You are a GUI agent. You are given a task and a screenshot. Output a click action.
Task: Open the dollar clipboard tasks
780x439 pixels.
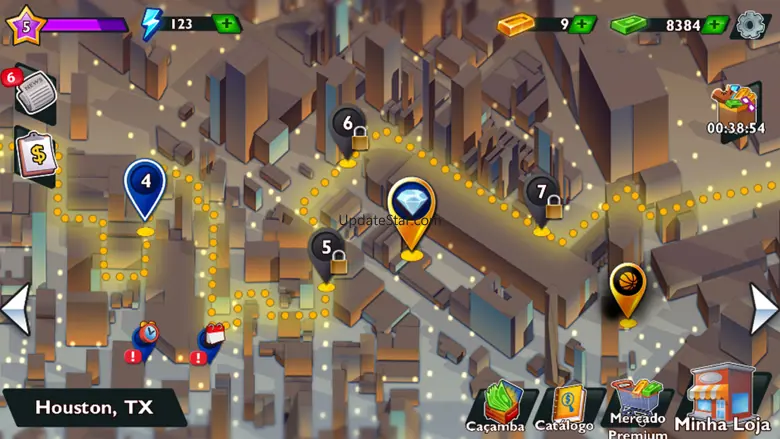[x=35, y=156]
